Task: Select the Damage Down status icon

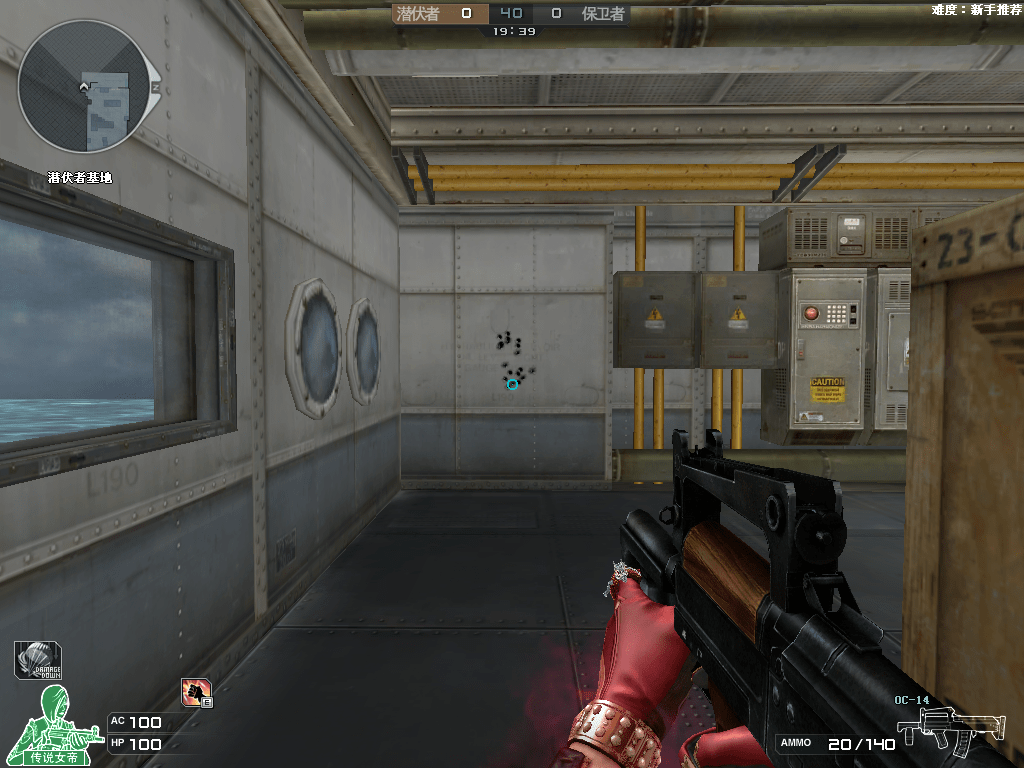Action: 39,660
